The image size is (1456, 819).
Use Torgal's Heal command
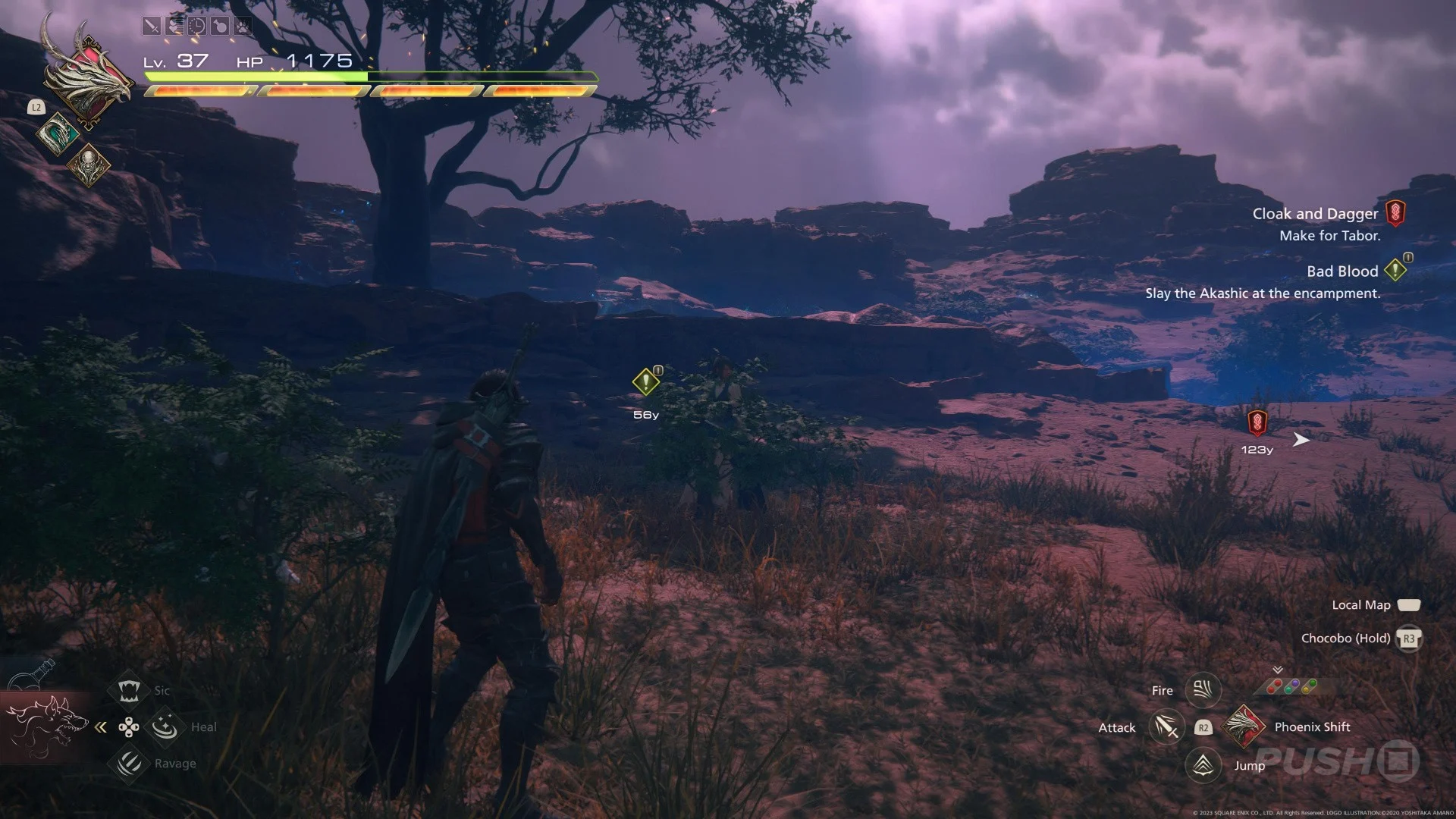[165, 727]
